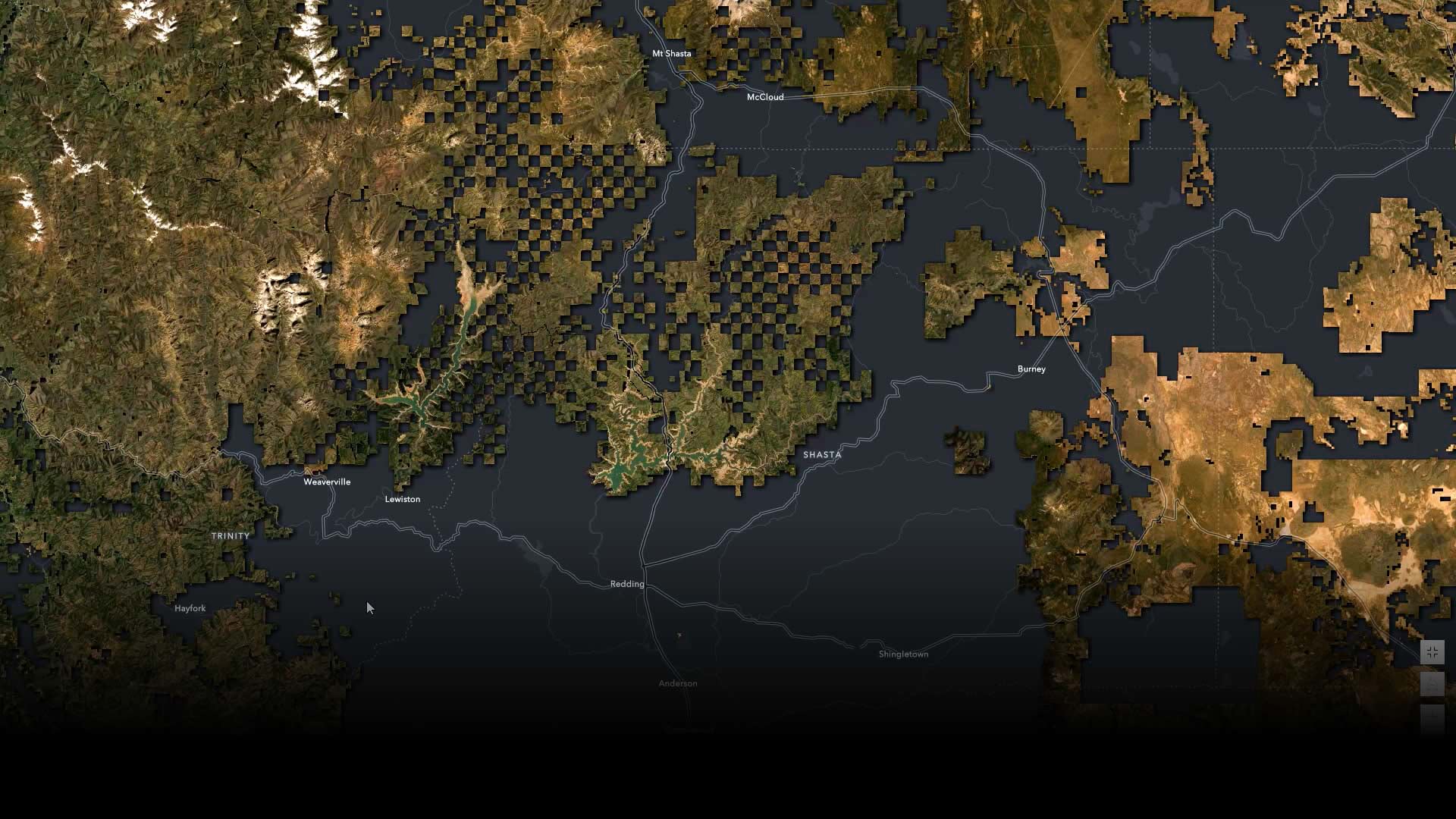This screenshot has height=819, width=1456.
Task: Select the terrain/3D view icon below the crosshair
Action: pos(1432,684)
